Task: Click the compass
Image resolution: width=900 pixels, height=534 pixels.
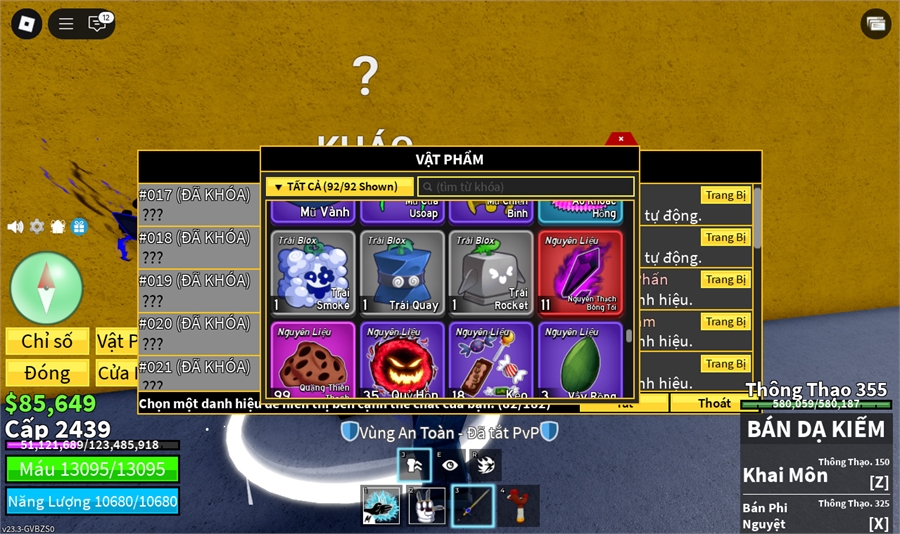Action: 46,288
